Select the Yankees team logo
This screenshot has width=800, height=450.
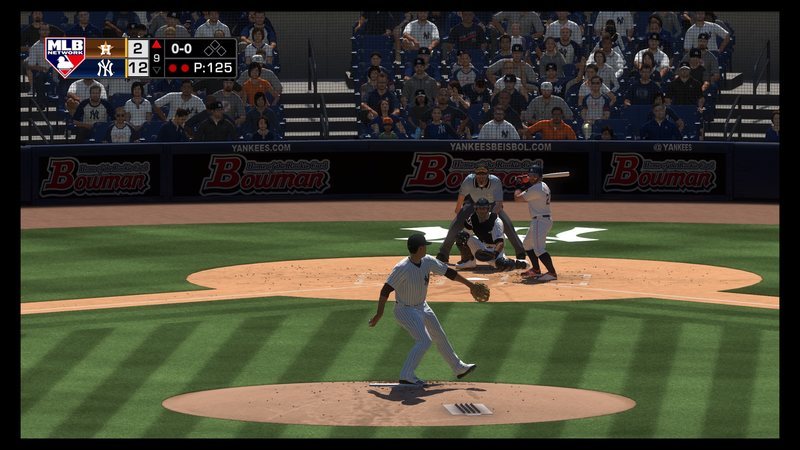tap(105, 68)
